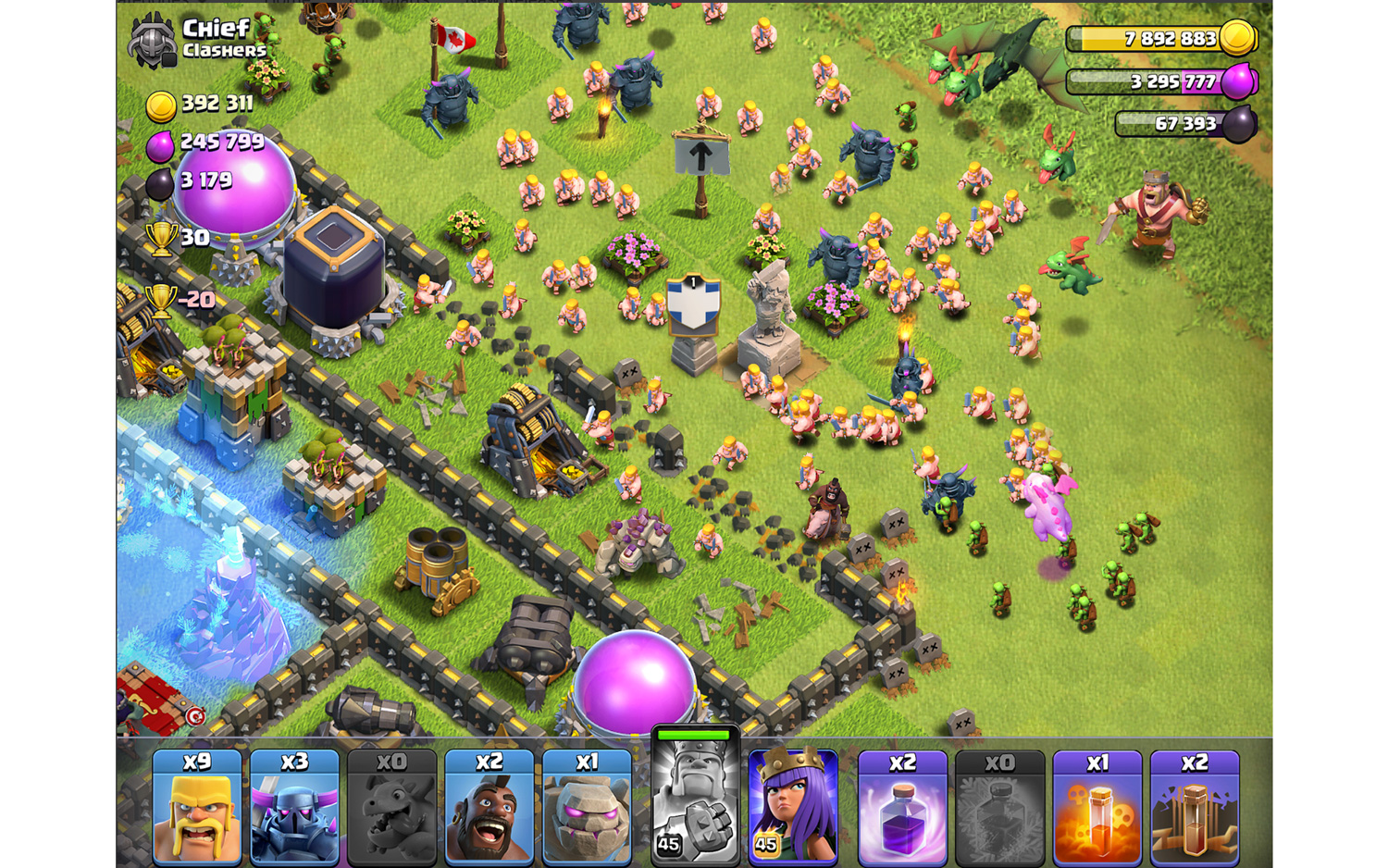1388x868 pixels.
Task: Choose the purple Rage Spell card
Action: (x=902, y=807)
